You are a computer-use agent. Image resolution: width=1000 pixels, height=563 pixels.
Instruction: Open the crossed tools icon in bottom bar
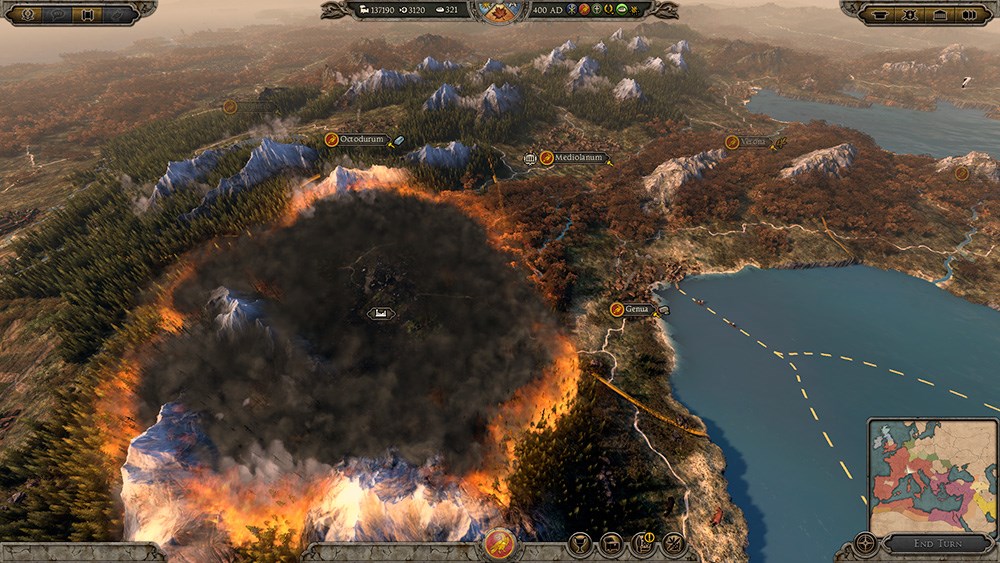(674, 544)
